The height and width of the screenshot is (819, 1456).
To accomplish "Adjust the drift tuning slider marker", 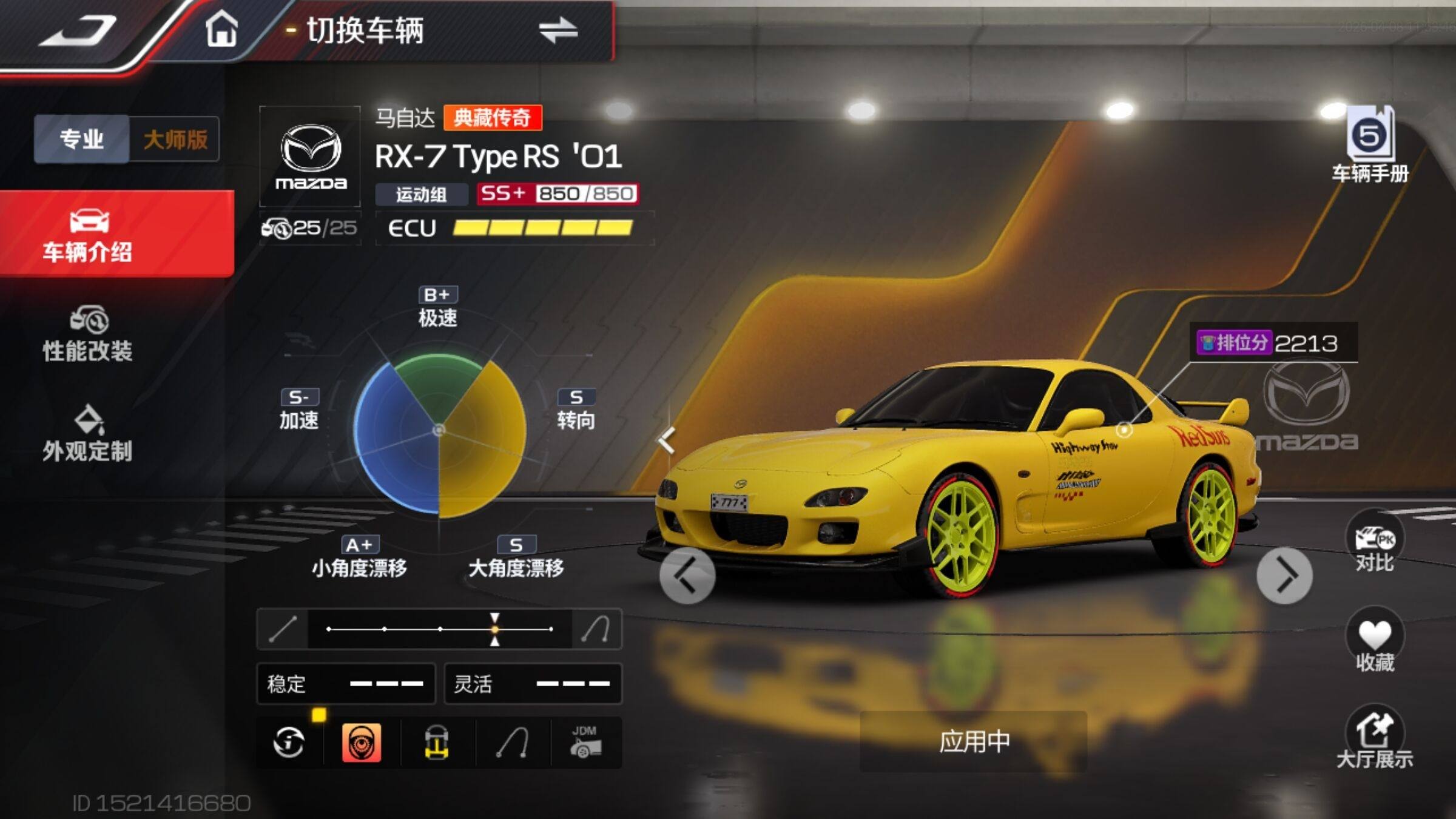I will [495, 629].
